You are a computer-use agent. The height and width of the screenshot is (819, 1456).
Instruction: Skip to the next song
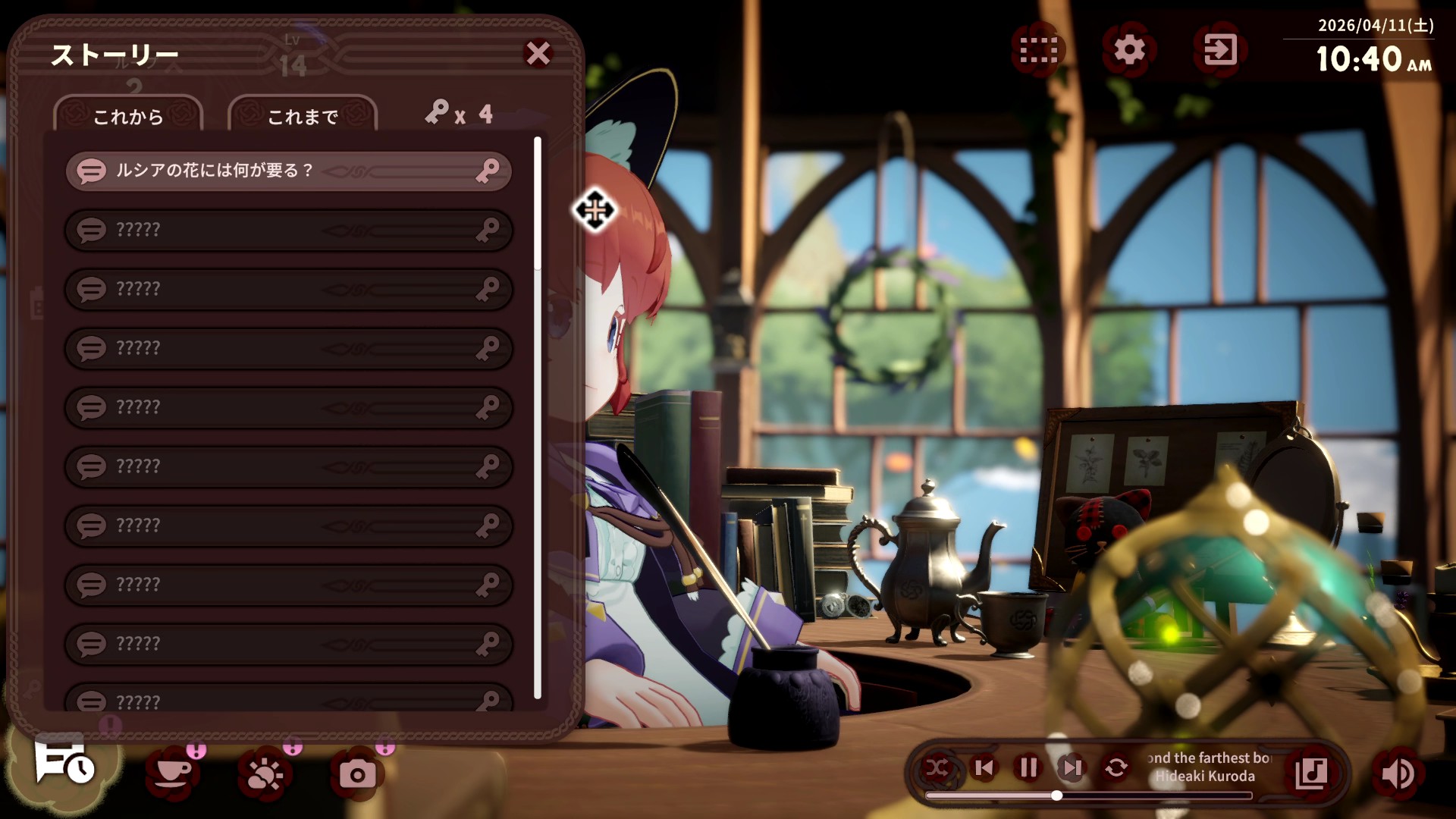click(x=1071, y=768)
